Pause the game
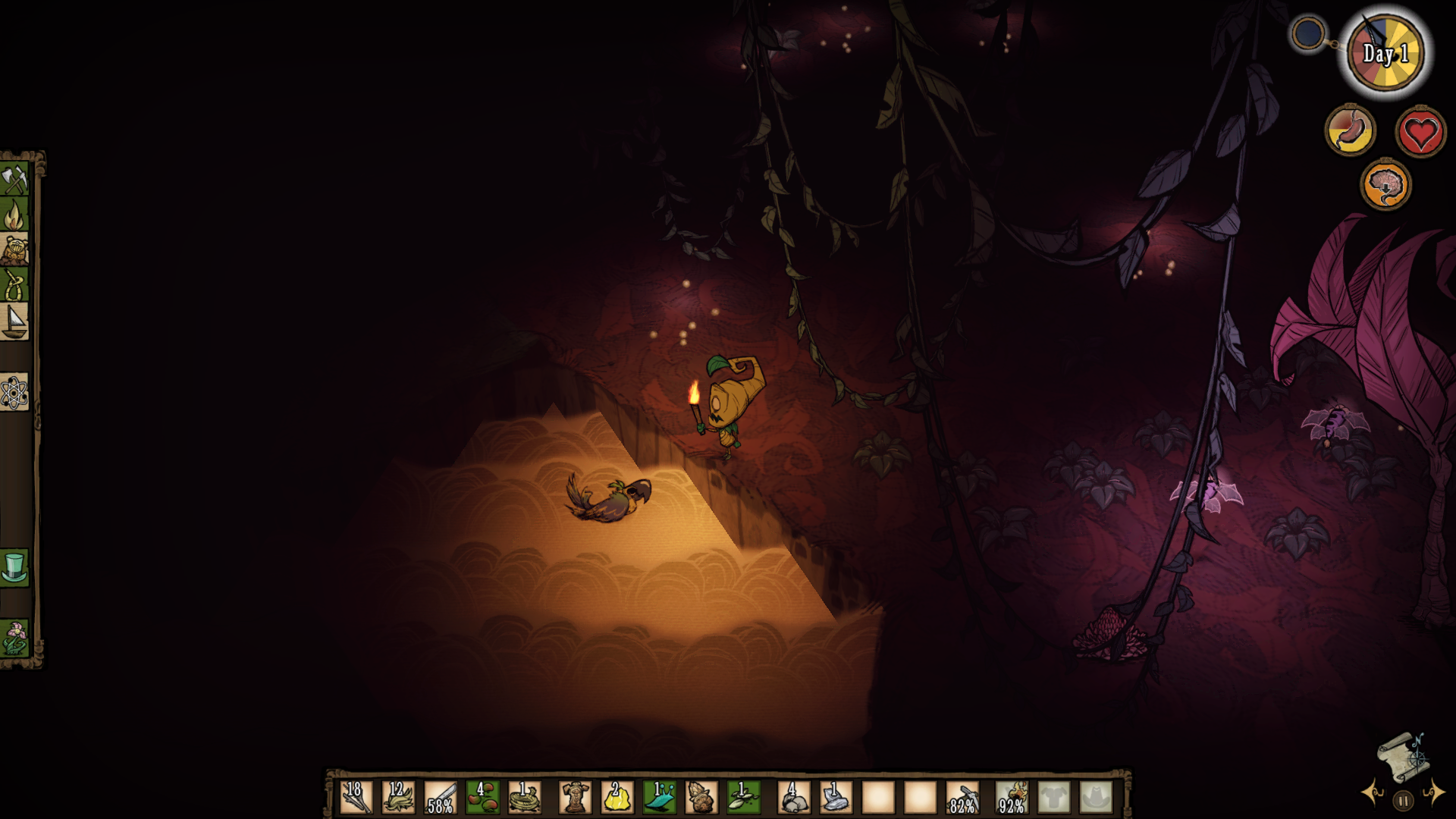 point(1403,800)
